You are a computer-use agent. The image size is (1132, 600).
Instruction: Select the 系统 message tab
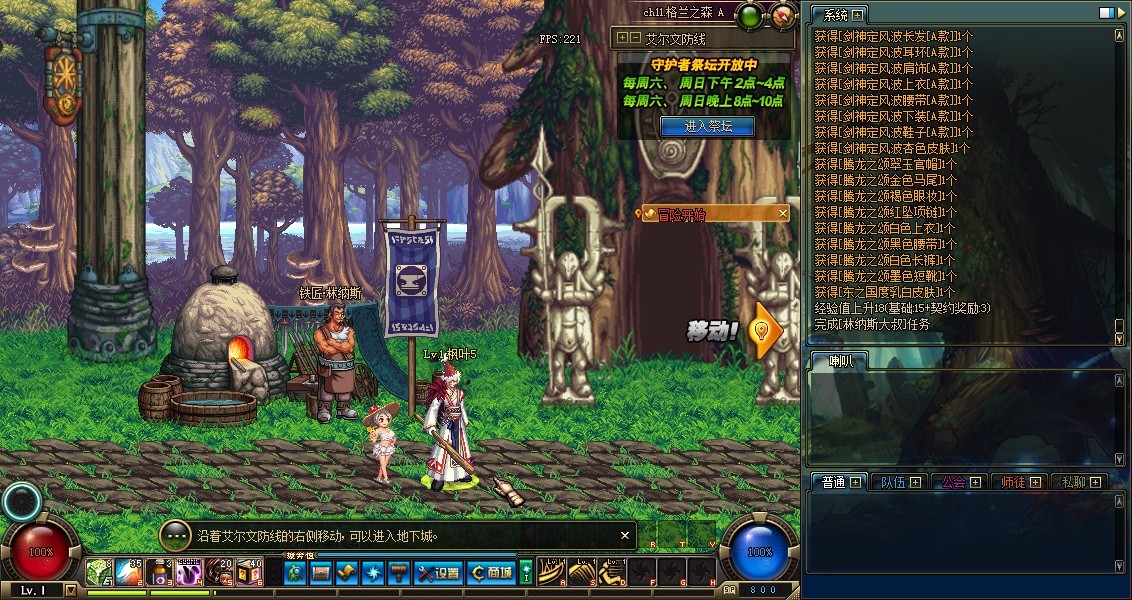coord(833,15)
